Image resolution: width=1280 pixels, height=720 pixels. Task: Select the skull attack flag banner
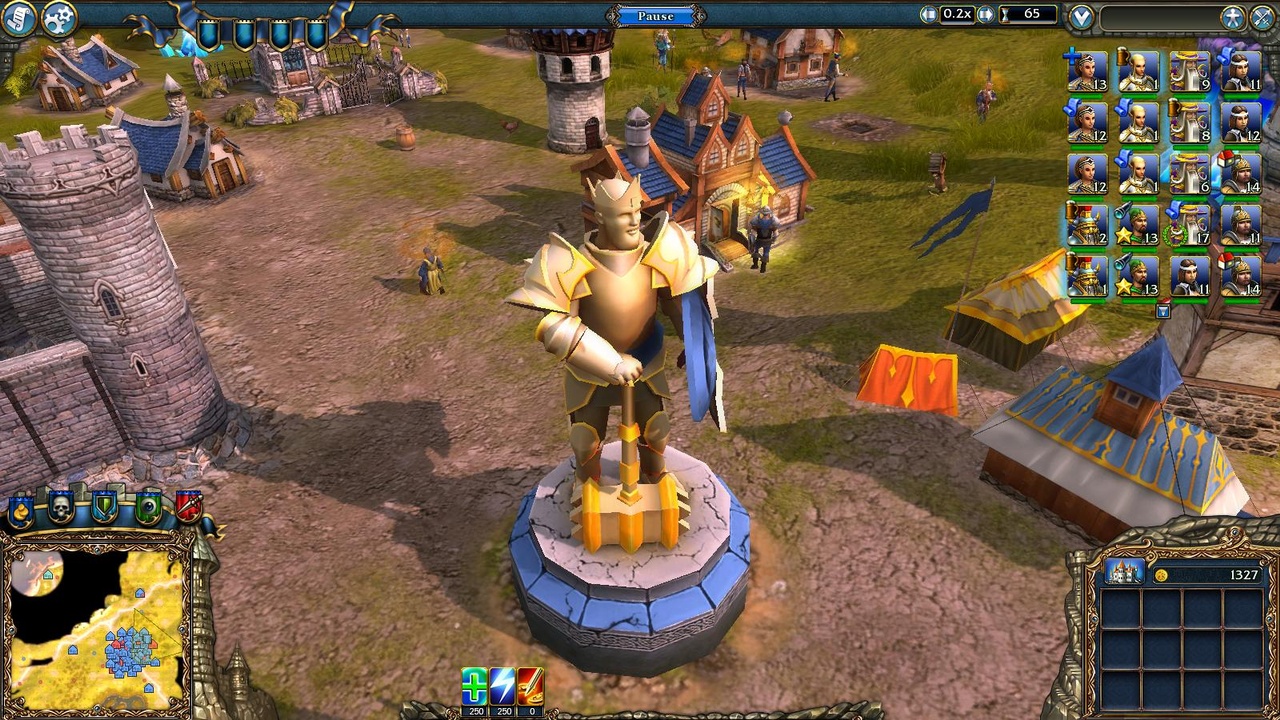(x=62, y=505)
